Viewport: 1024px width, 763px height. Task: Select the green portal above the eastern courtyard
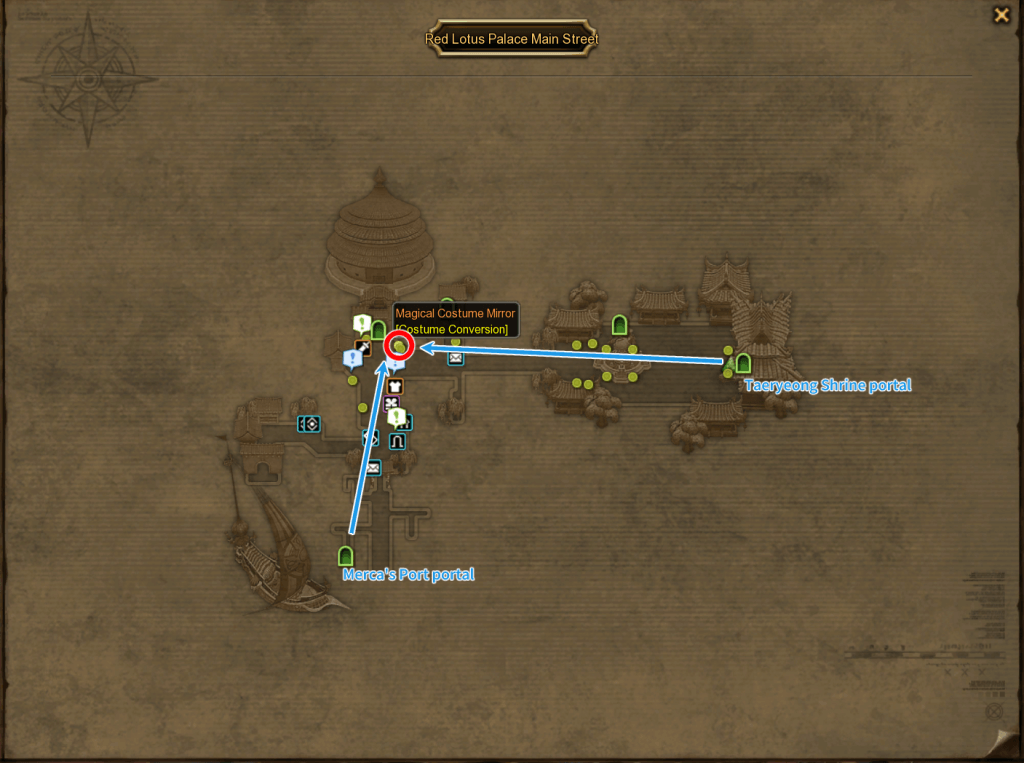pyautogui.click(x=619, y=324)
